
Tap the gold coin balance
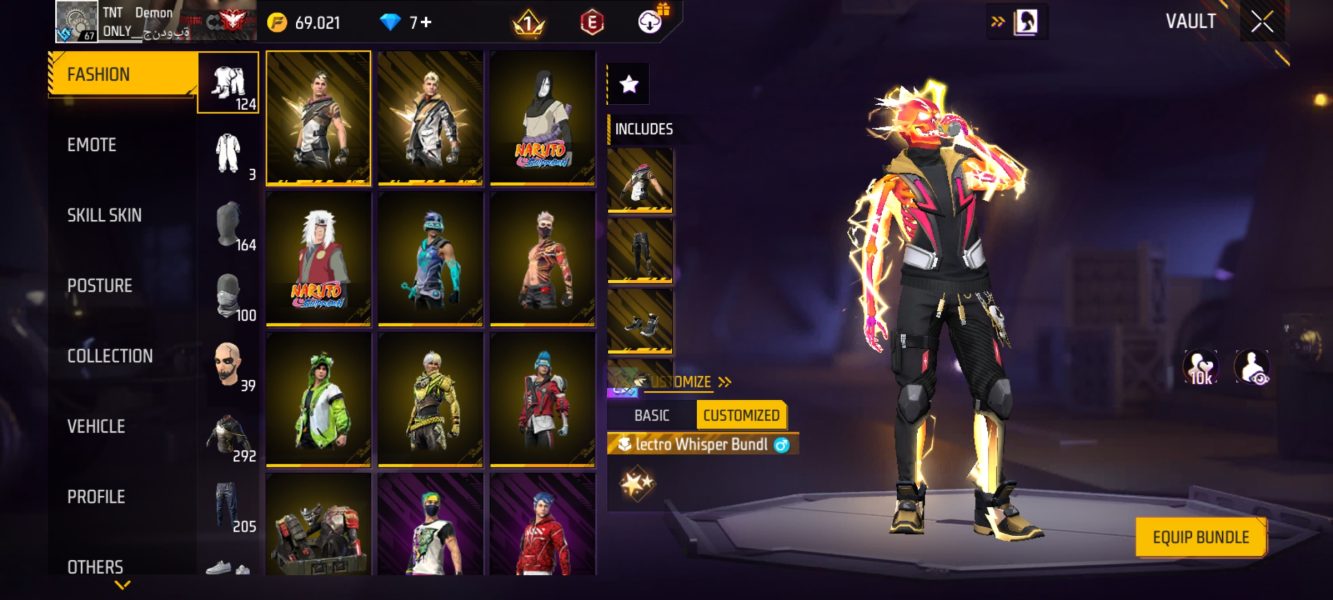click(304, 22)
